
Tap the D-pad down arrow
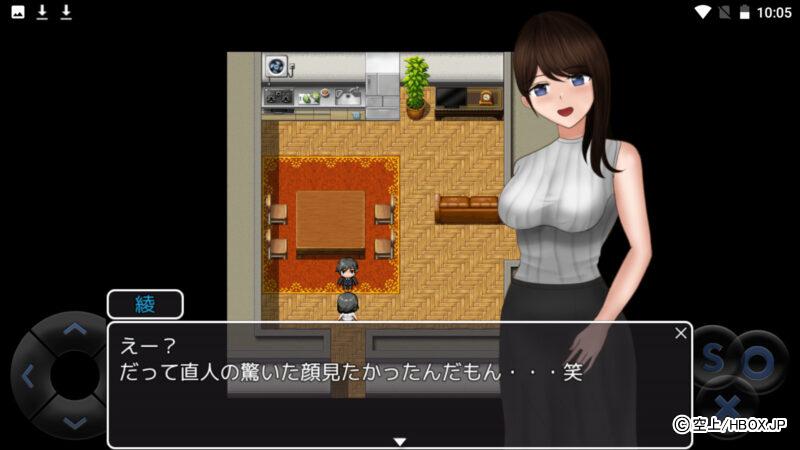click(74, 422)
